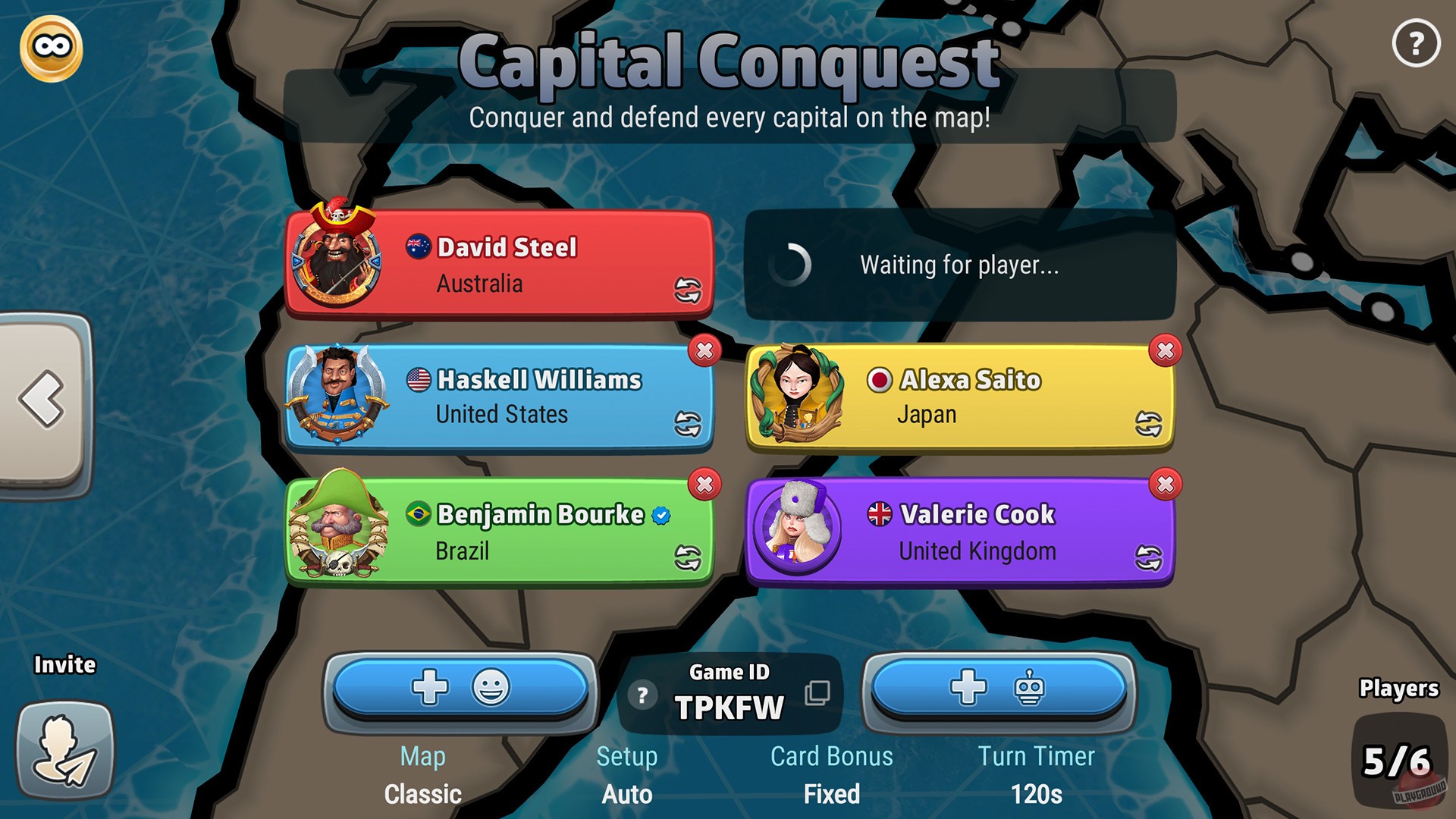
Task: Click the smiley icon to add a human player
Action: 493,685
